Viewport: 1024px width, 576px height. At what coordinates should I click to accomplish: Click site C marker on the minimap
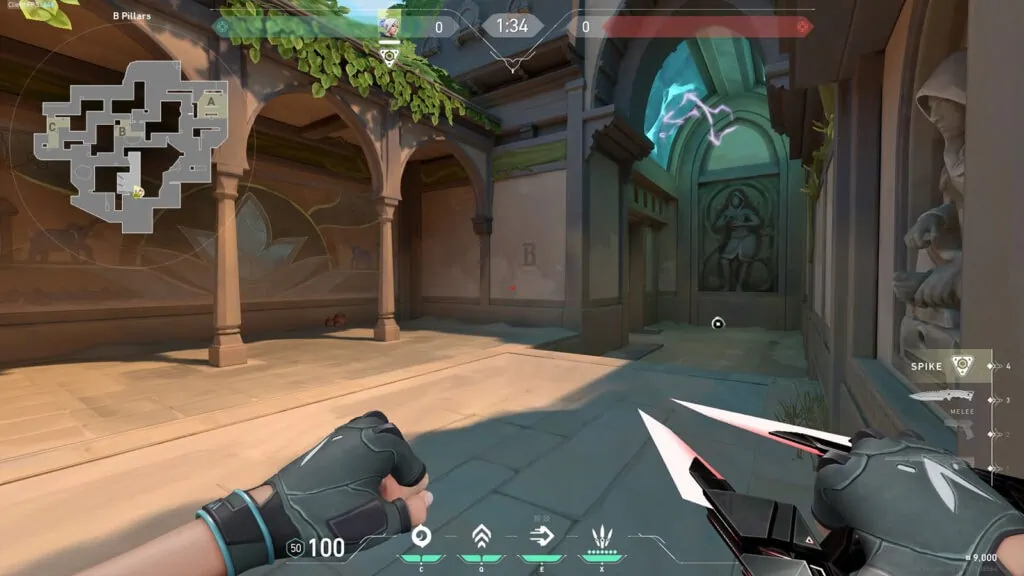[52, 127]
